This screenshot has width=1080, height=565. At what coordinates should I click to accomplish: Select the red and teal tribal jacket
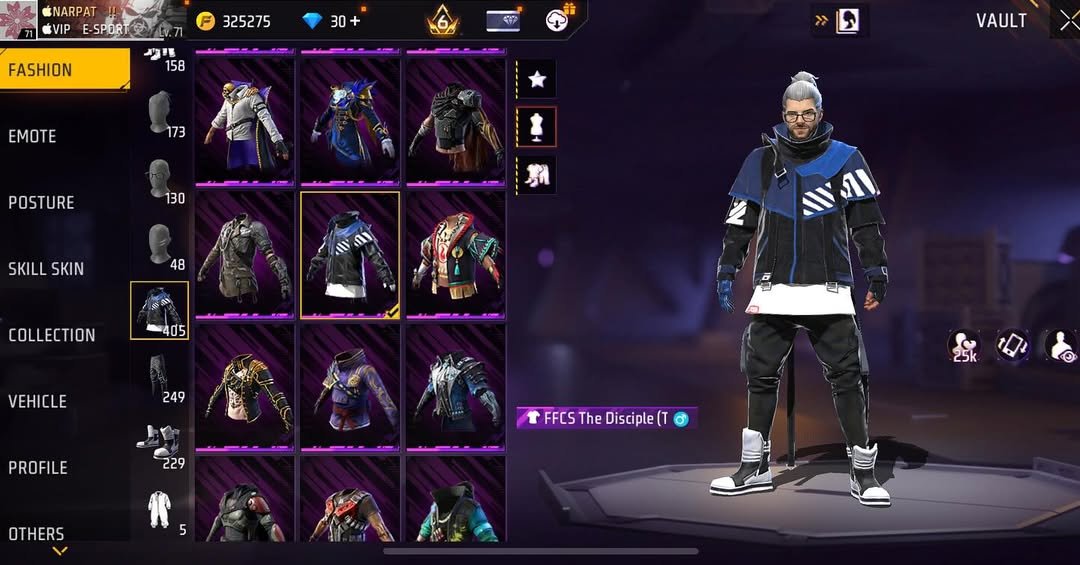click(x=455, y=254)
